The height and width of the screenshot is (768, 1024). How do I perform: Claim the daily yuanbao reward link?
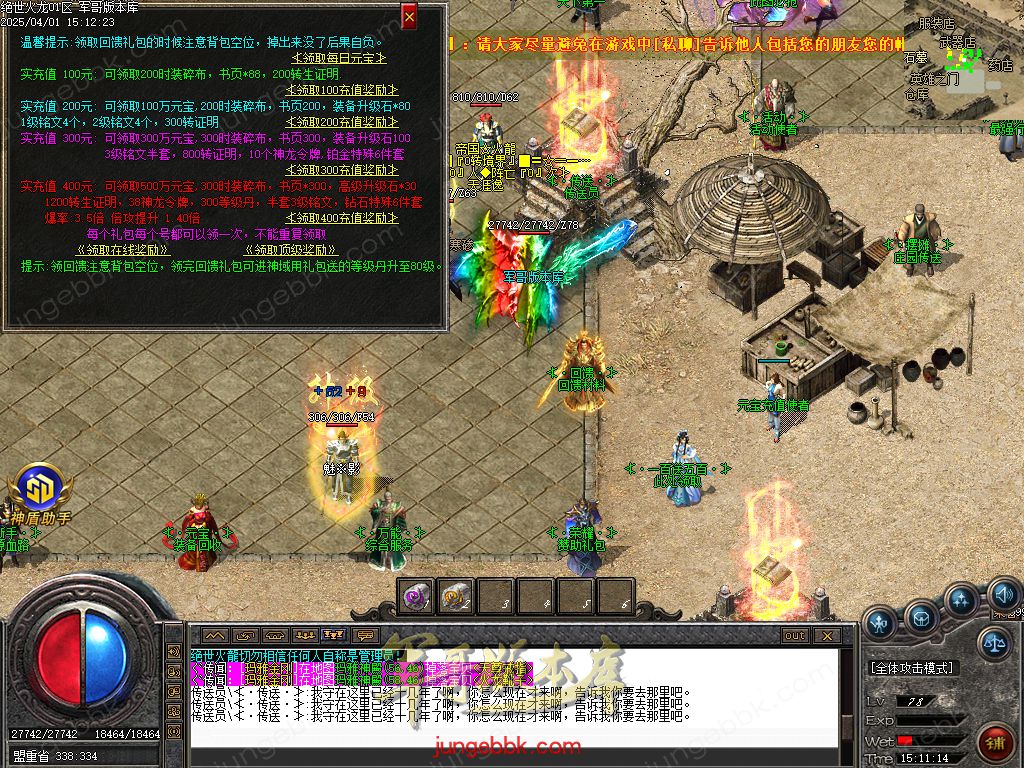click(x=326, y=60)
